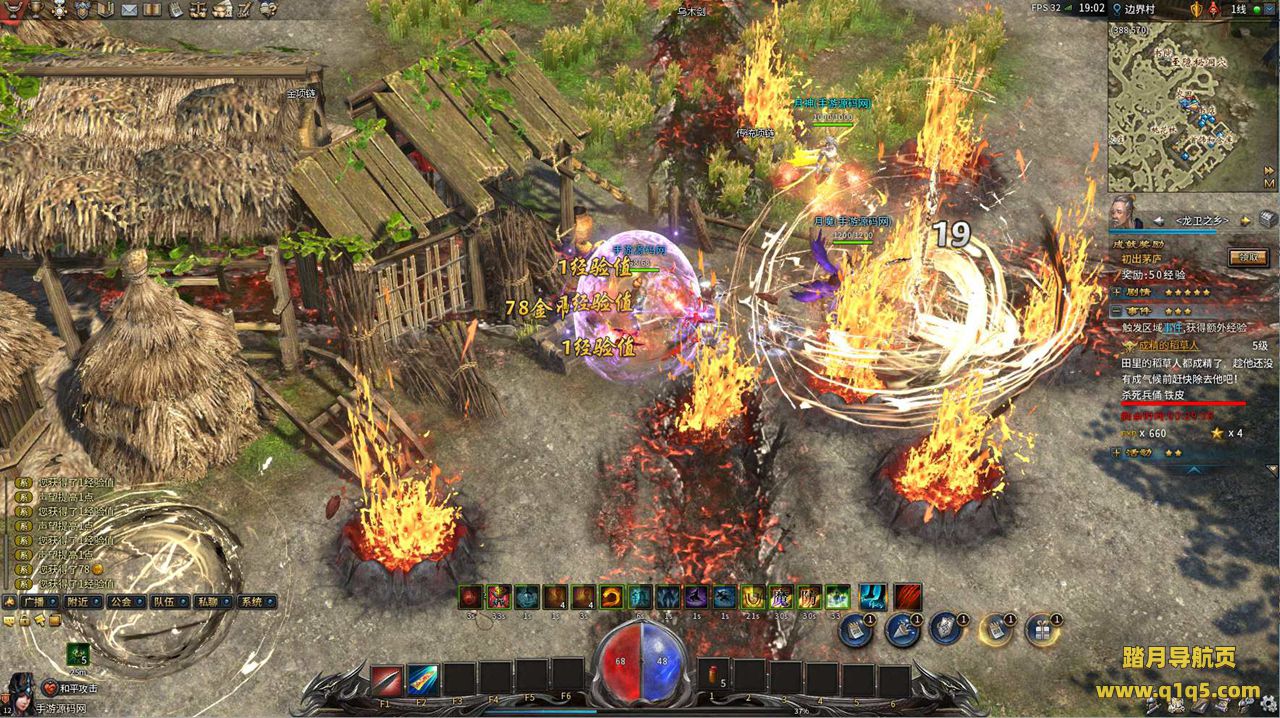Claim the 领取 achievement reward
This screenshot has width=1280, height=718.
[x=1248, y=258]
